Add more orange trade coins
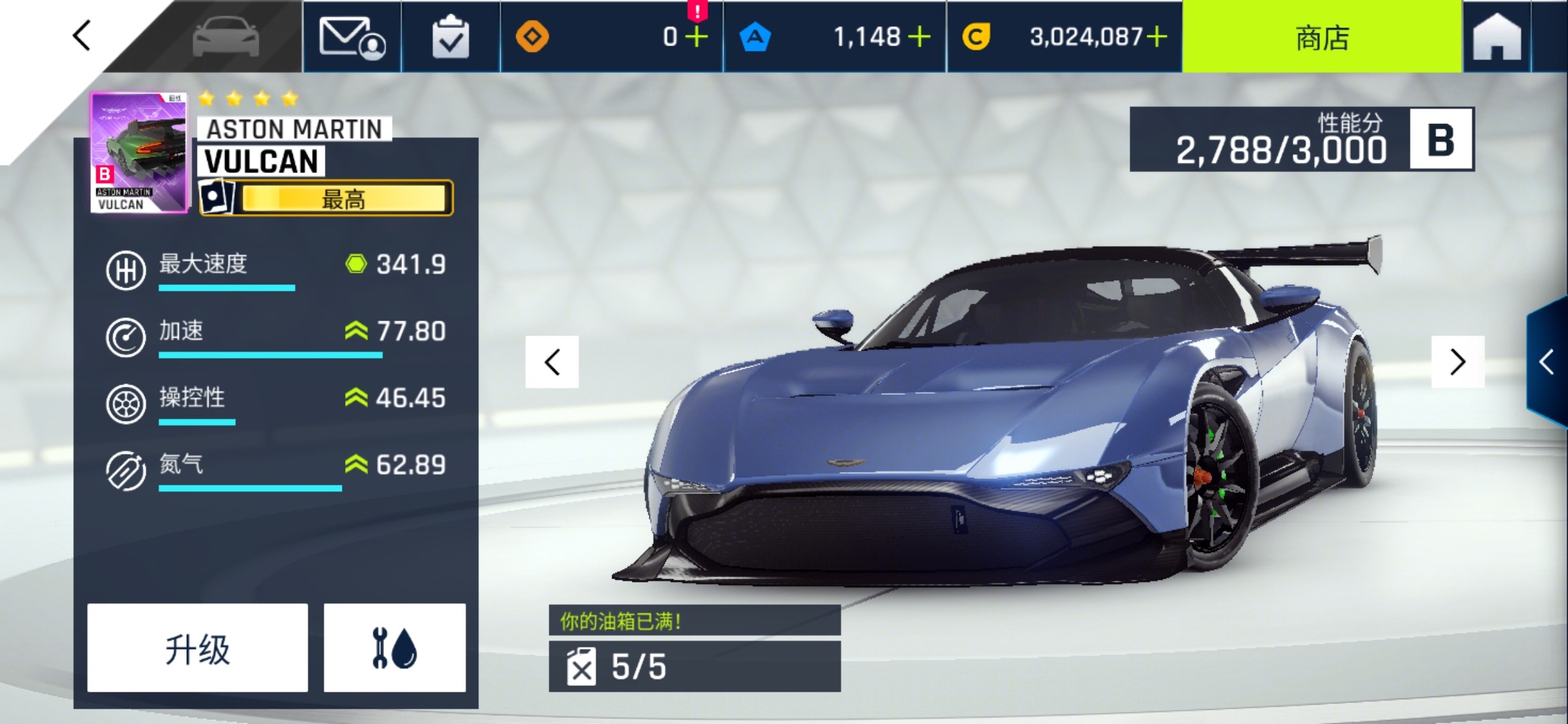Viewport: 1568px width, 724px height. [697, 37]
